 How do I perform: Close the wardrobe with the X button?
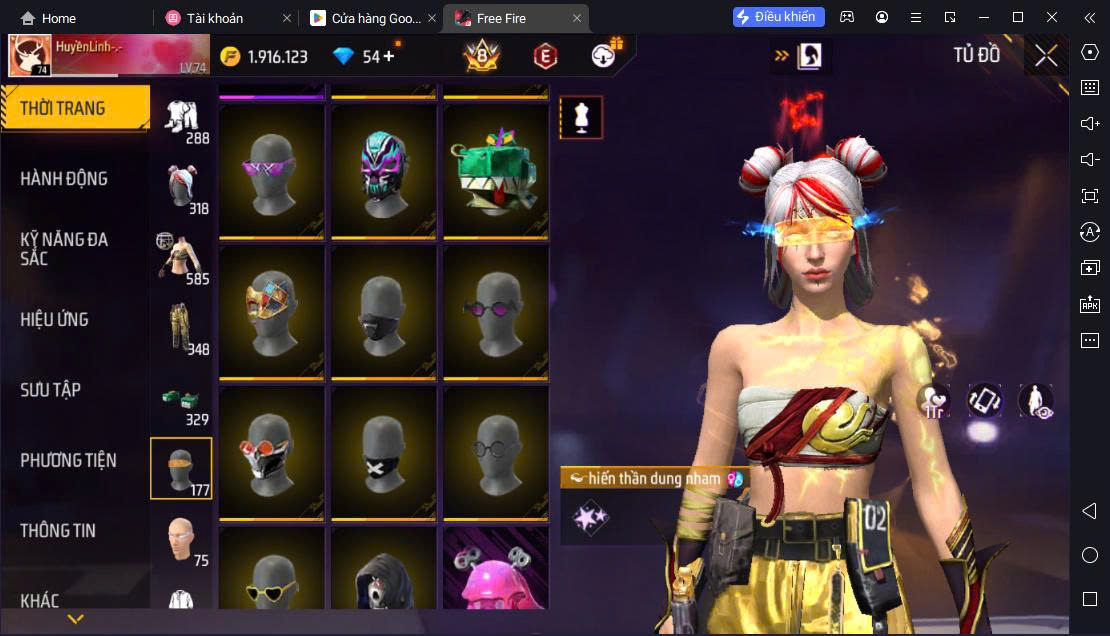pyautogui.click(x=1046, y=56)
